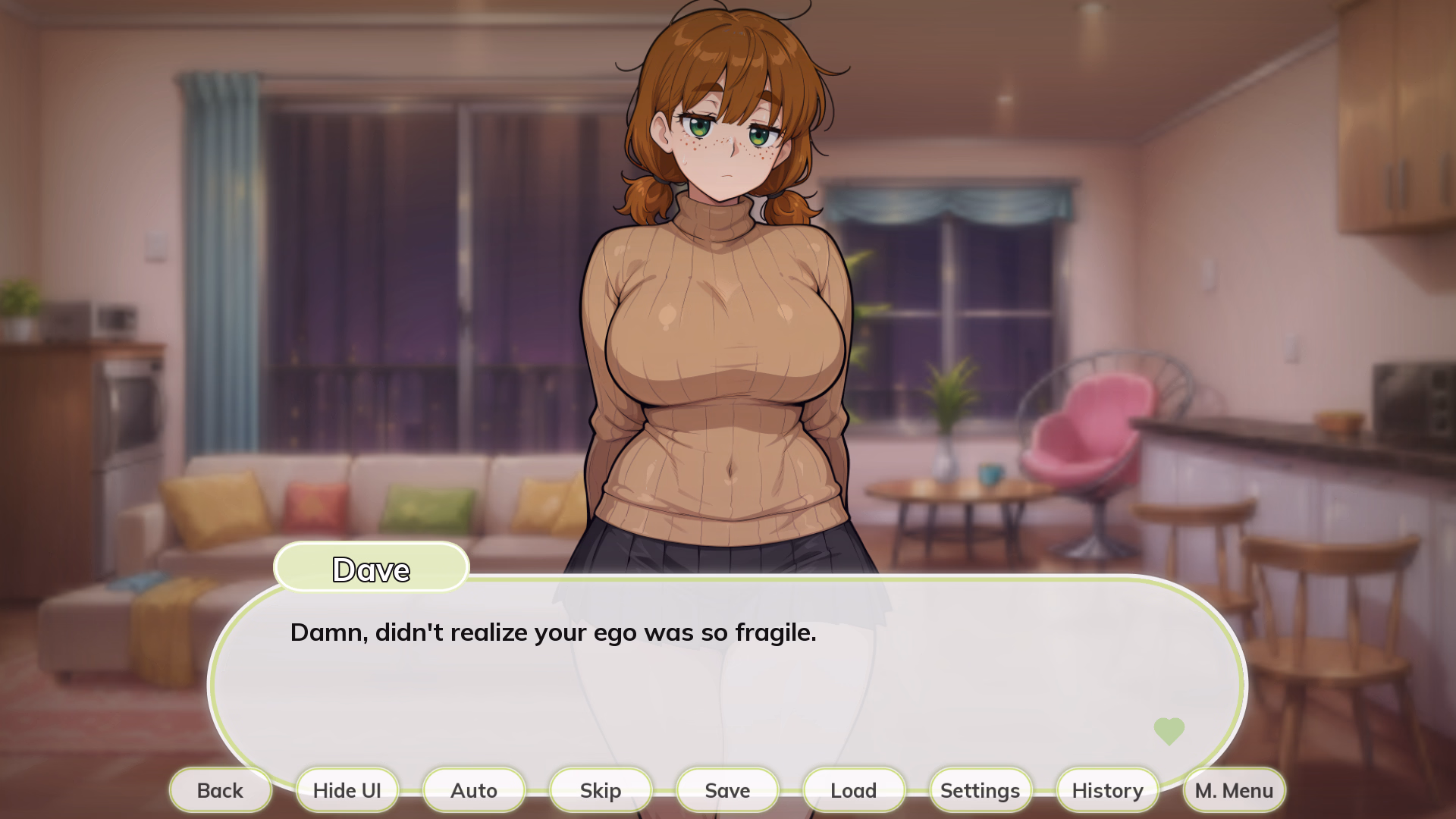Return to main menu via M. Menu
This screenshot has width=1456, height=819.
tap(1233, 790)
